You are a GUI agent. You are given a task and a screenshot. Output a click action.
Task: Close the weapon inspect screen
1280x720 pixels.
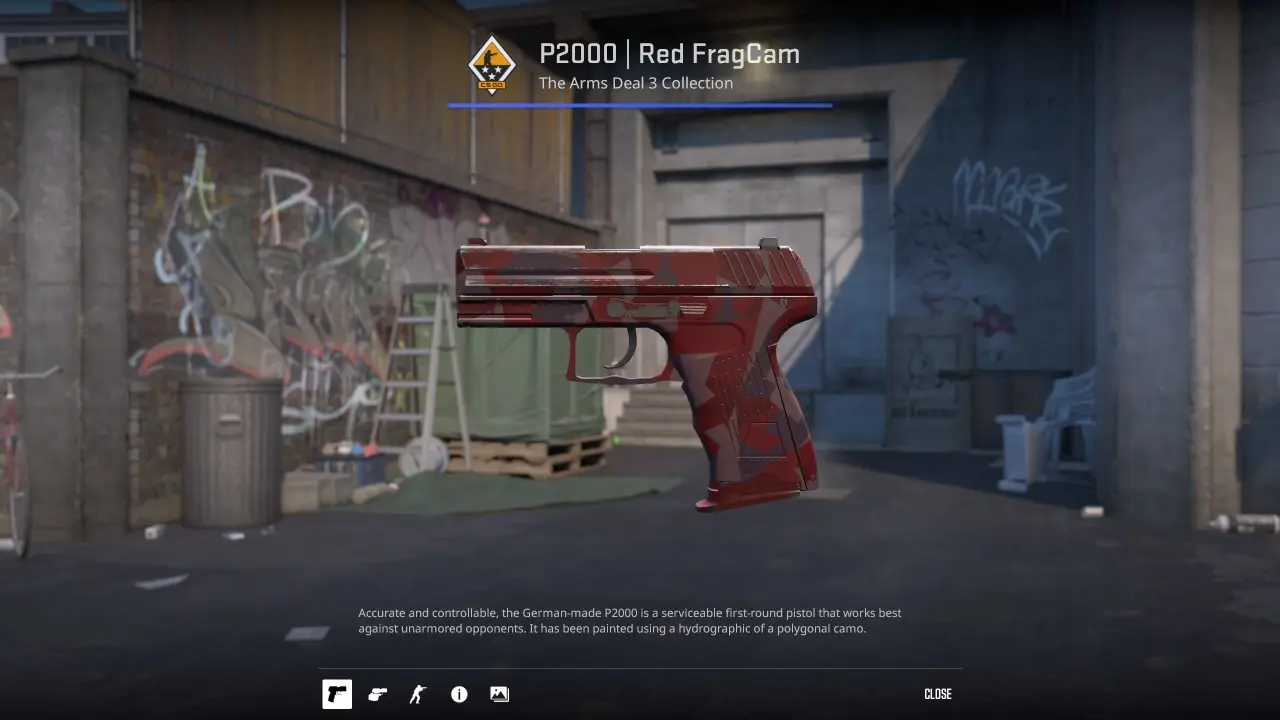(937, 694)
